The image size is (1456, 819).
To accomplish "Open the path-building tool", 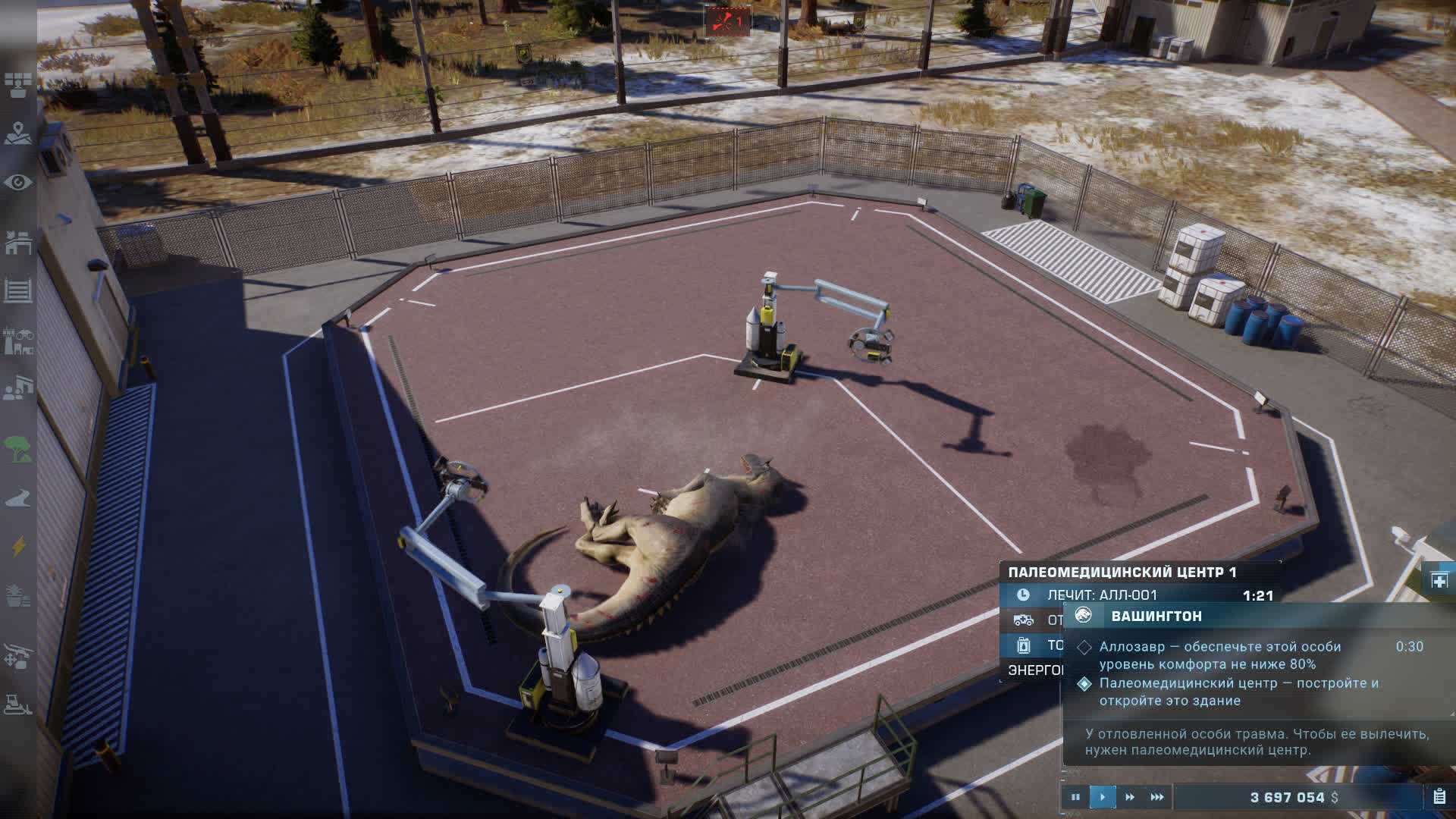I will (17, 498).
